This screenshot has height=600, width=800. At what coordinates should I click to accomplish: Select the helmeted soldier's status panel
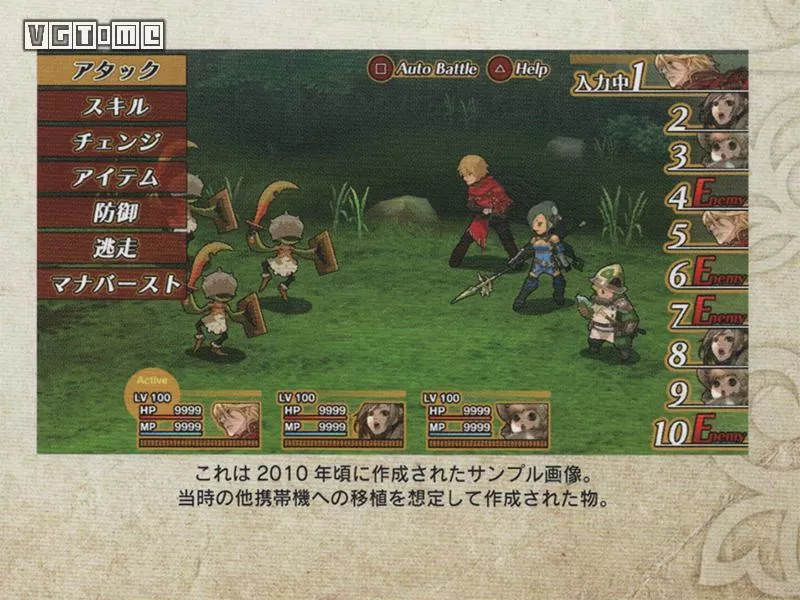coord(488,419)
